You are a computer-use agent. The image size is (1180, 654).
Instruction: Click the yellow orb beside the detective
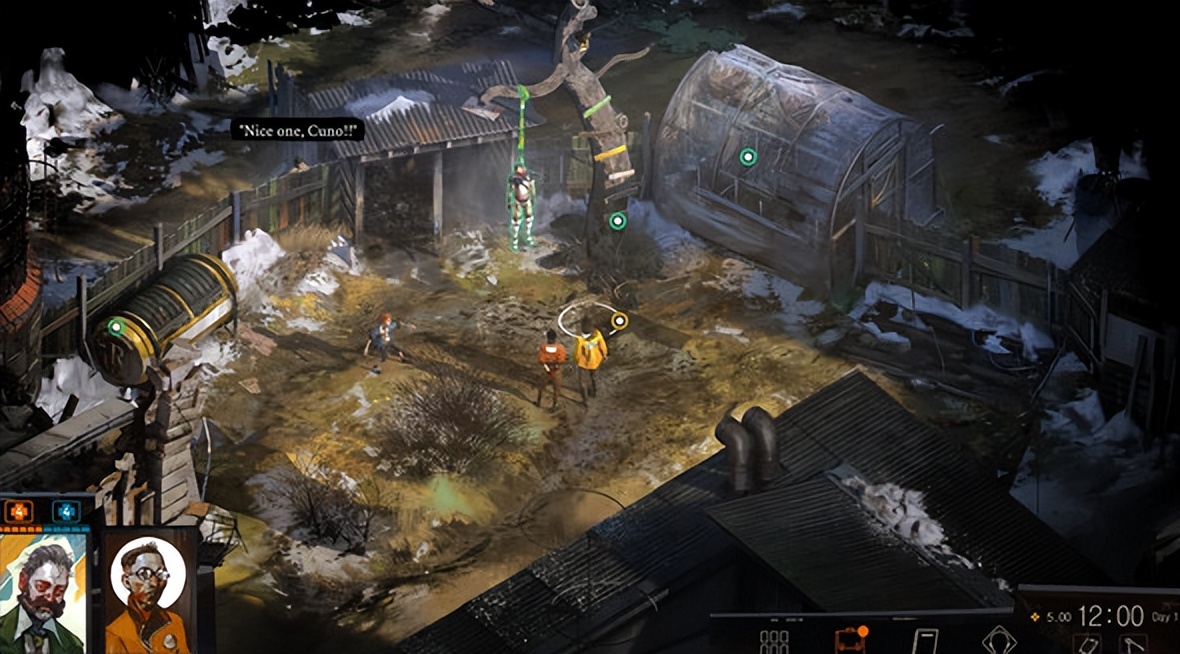coord(620,321)
